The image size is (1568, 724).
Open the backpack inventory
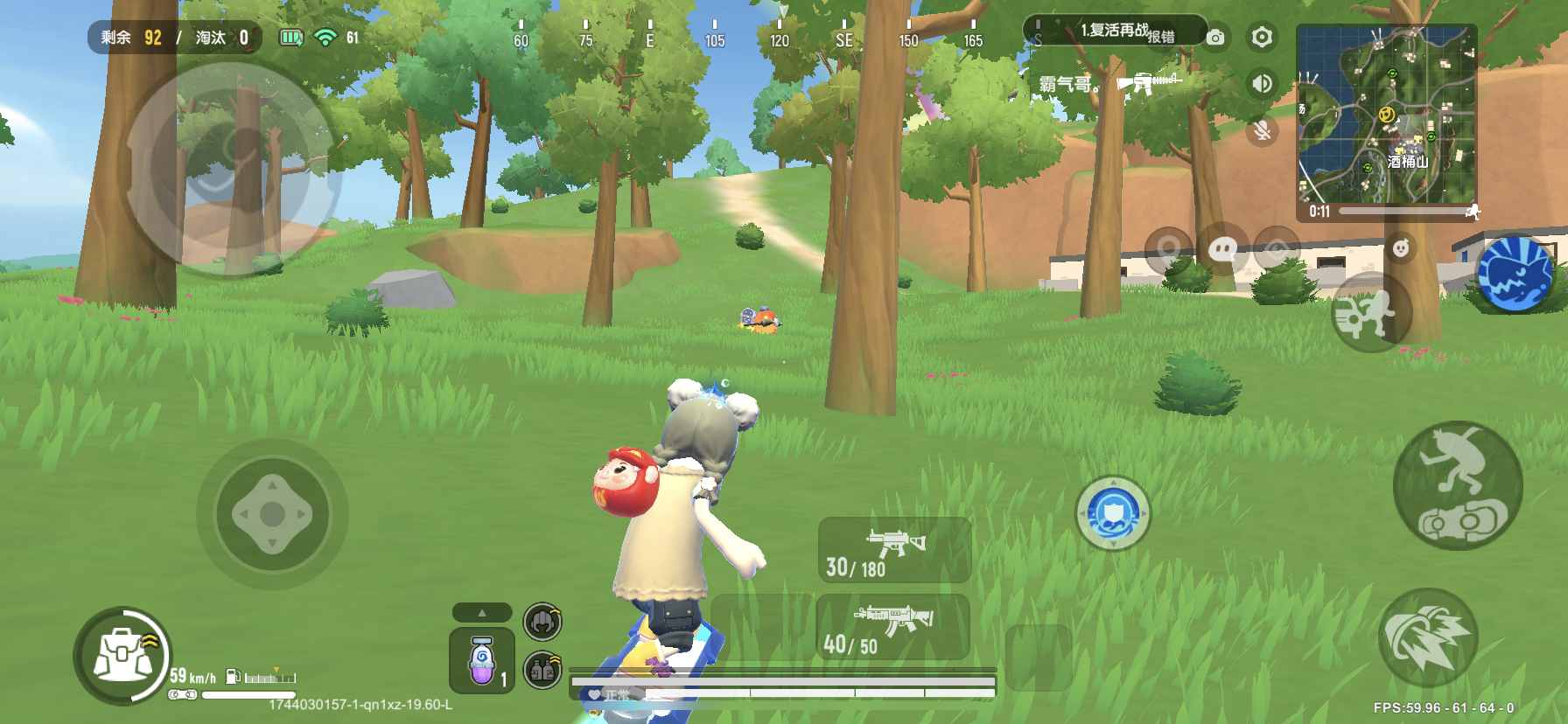click(122, 656)
